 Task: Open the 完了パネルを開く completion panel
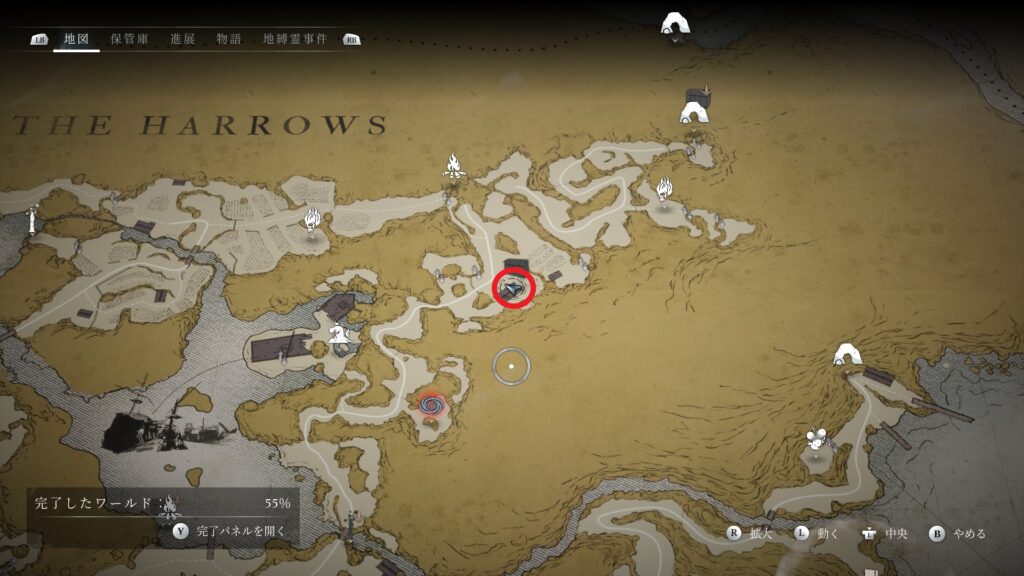[x=232, y=532]
